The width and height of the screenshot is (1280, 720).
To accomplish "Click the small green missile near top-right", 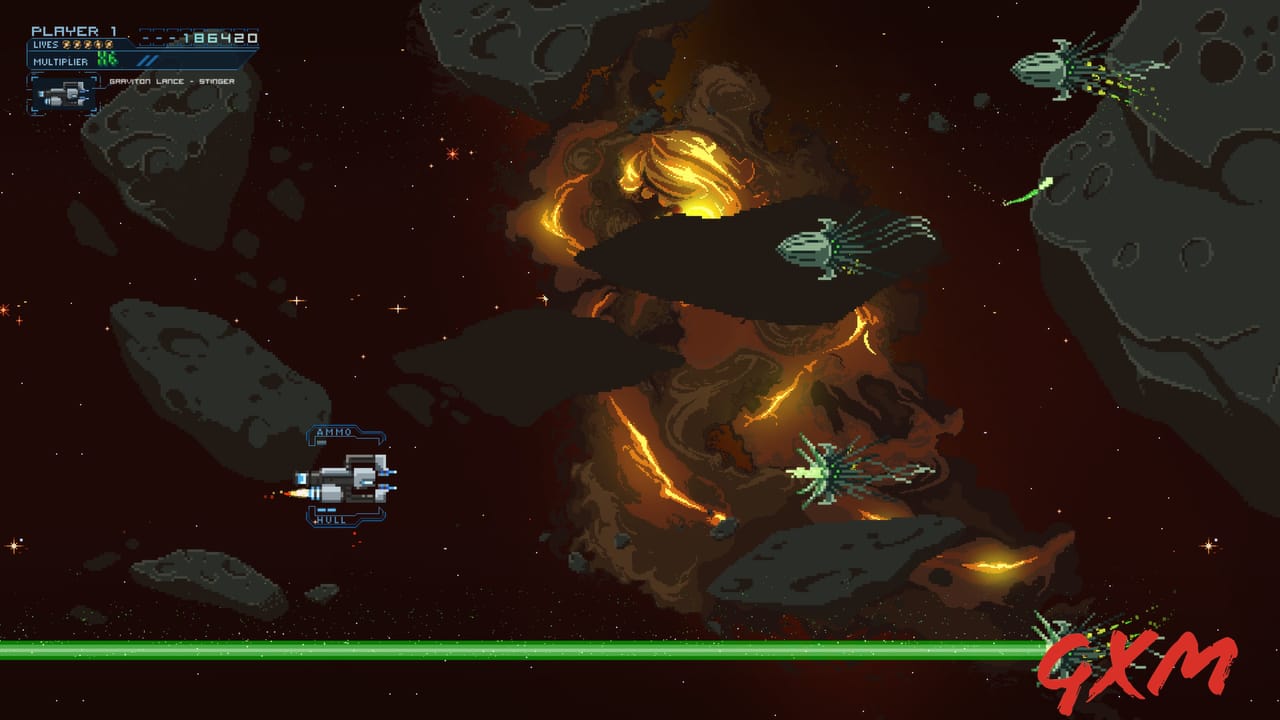I will [1030, 190].
